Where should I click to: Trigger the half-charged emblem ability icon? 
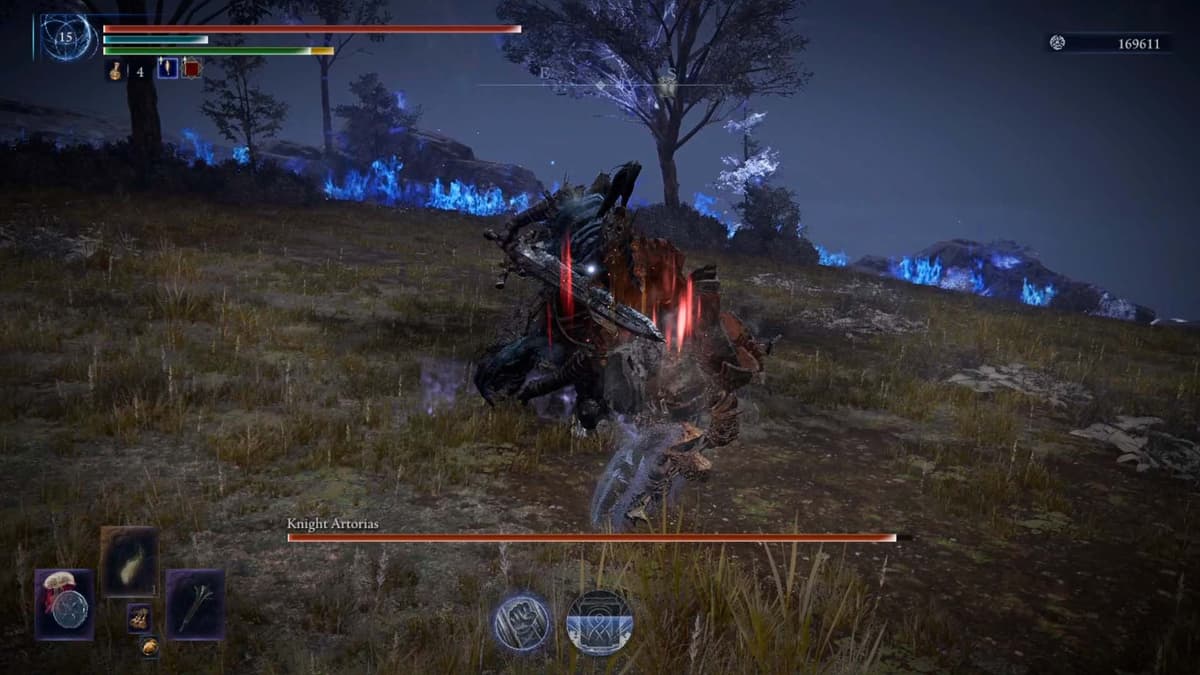600,622
